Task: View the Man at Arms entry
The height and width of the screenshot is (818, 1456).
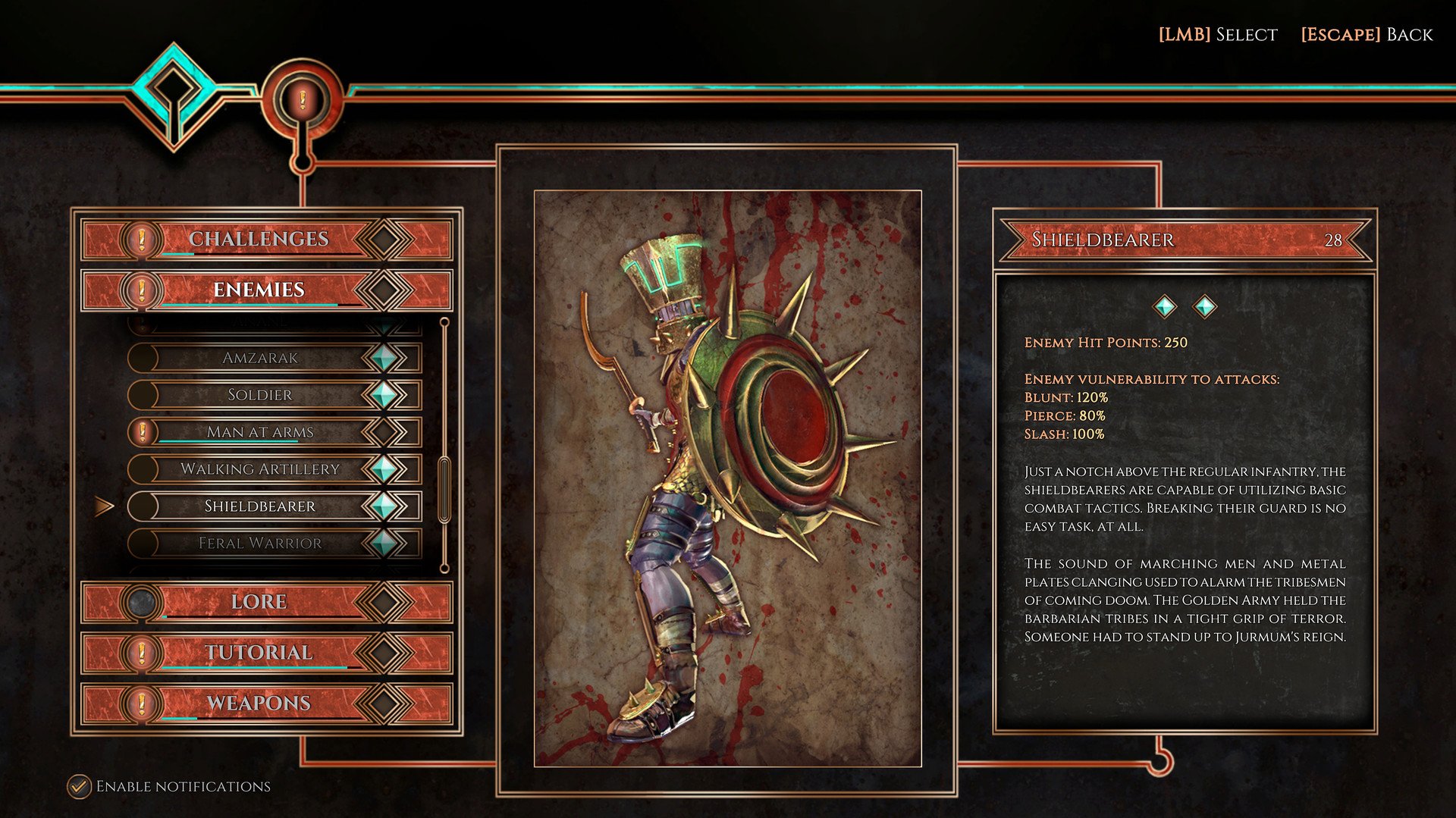Action: click(260, 432)
